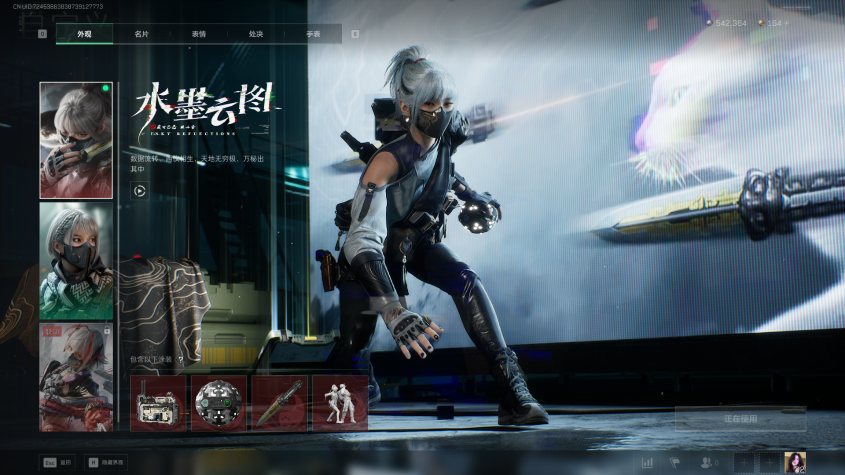View the two-figure execution animation item
845x475 pixels.
(340, 403)
